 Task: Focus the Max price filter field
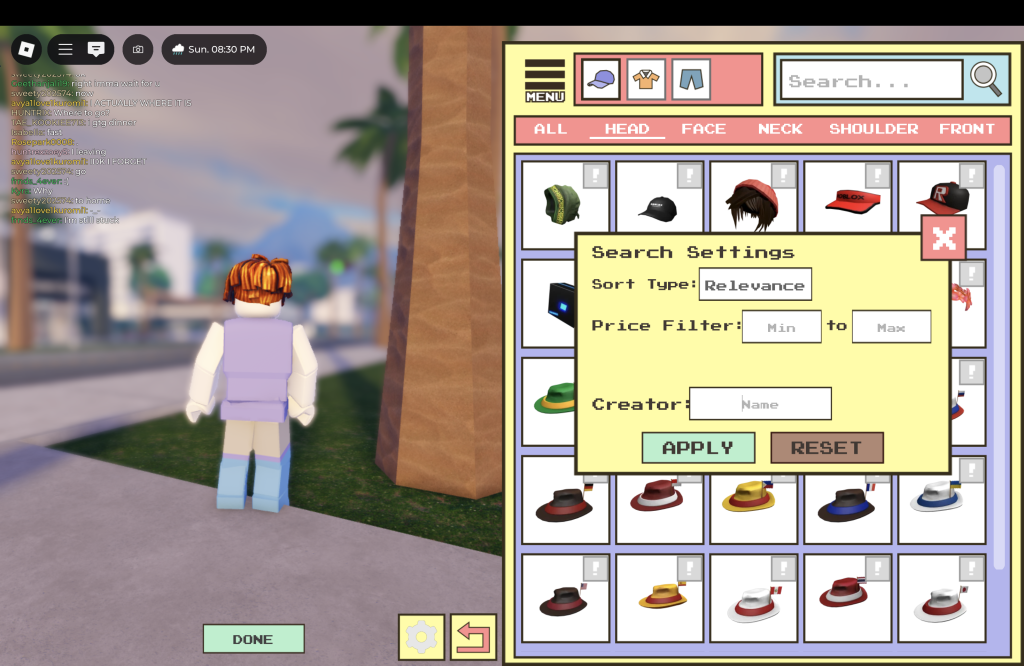891,327
